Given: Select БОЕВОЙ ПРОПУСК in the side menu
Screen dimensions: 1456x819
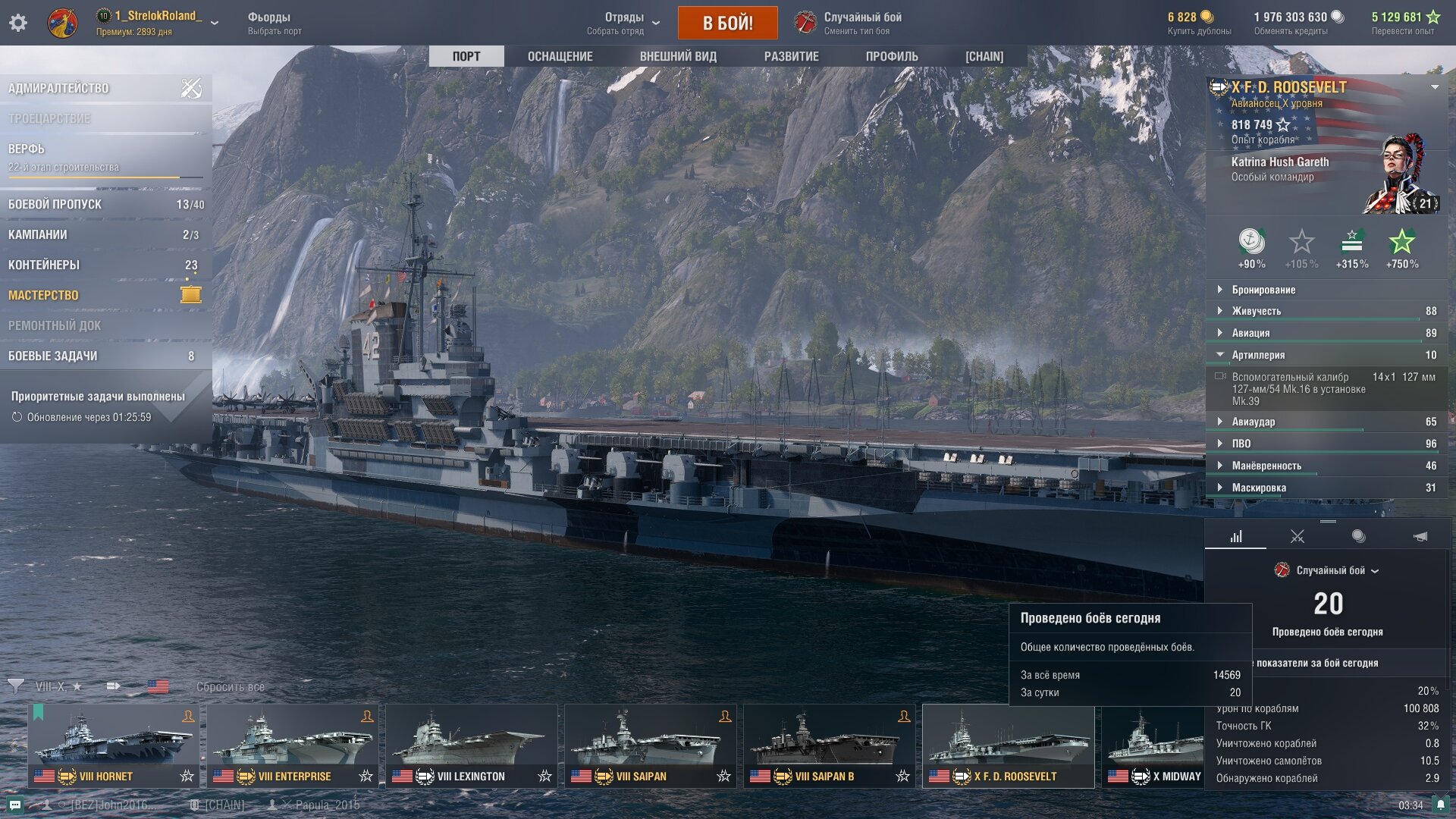Looking at the screenshot, I should [55, 205].
